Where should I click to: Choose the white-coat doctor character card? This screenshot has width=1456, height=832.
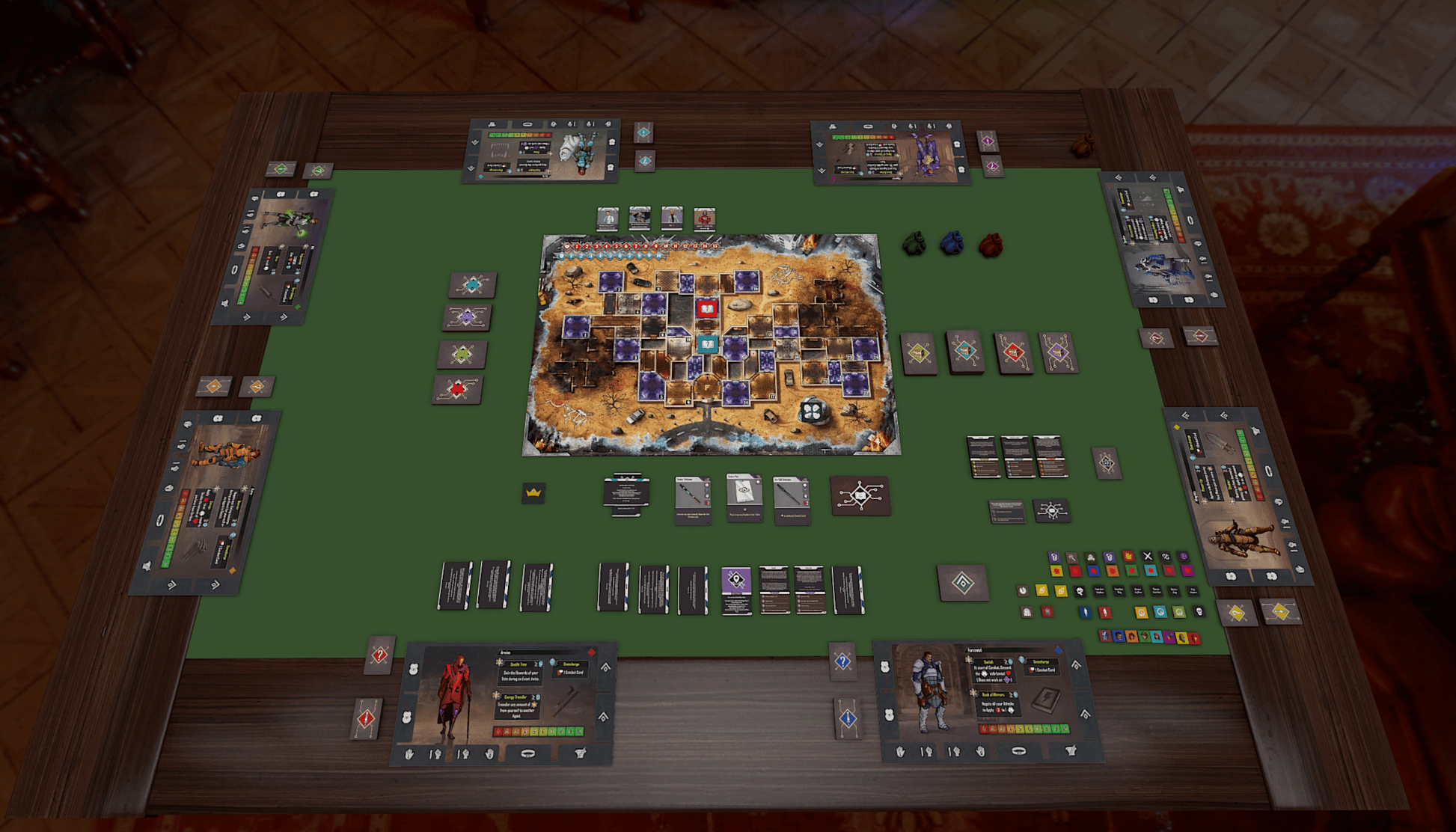[x=608, y=218]
